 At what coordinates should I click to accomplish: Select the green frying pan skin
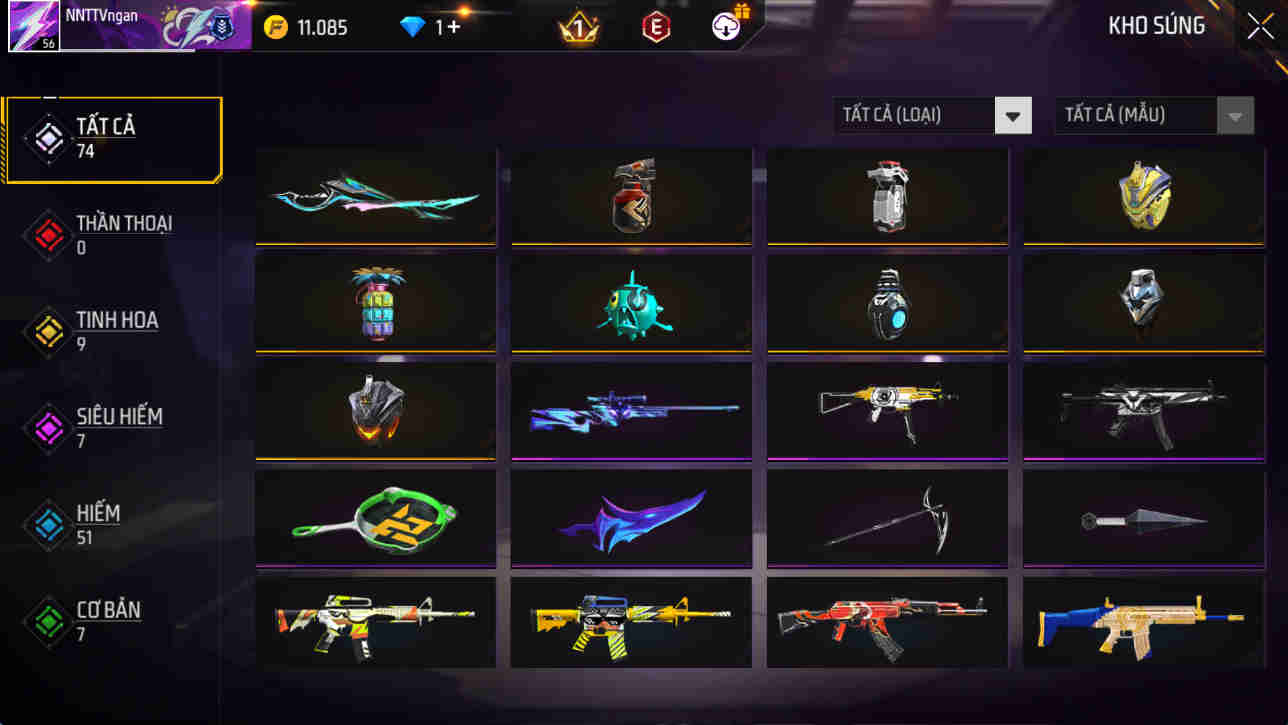click(375, 517)
